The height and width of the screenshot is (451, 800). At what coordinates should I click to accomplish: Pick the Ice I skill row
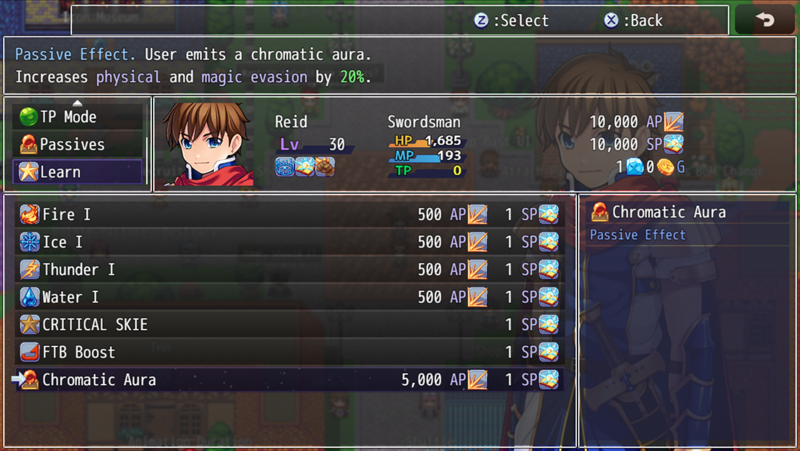288,242
